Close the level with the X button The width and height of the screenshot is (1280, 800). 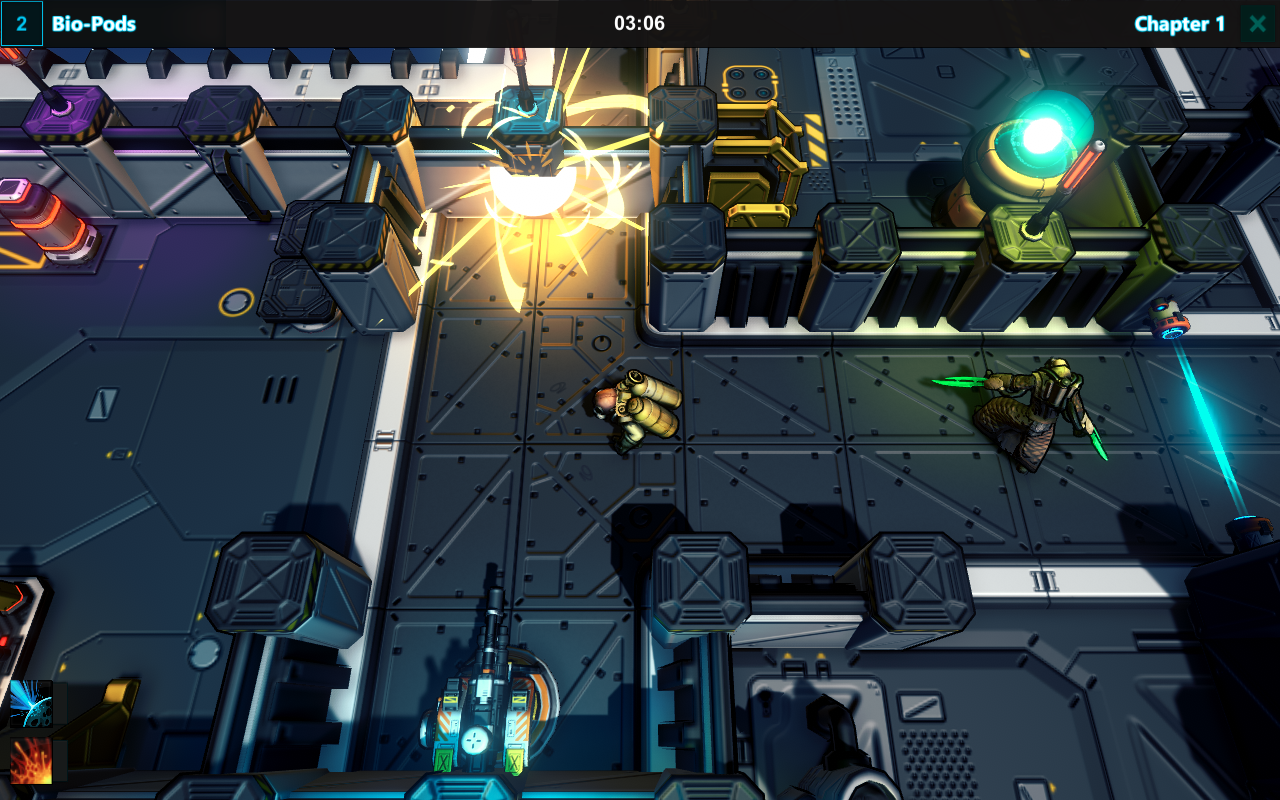click(1257, 24)
